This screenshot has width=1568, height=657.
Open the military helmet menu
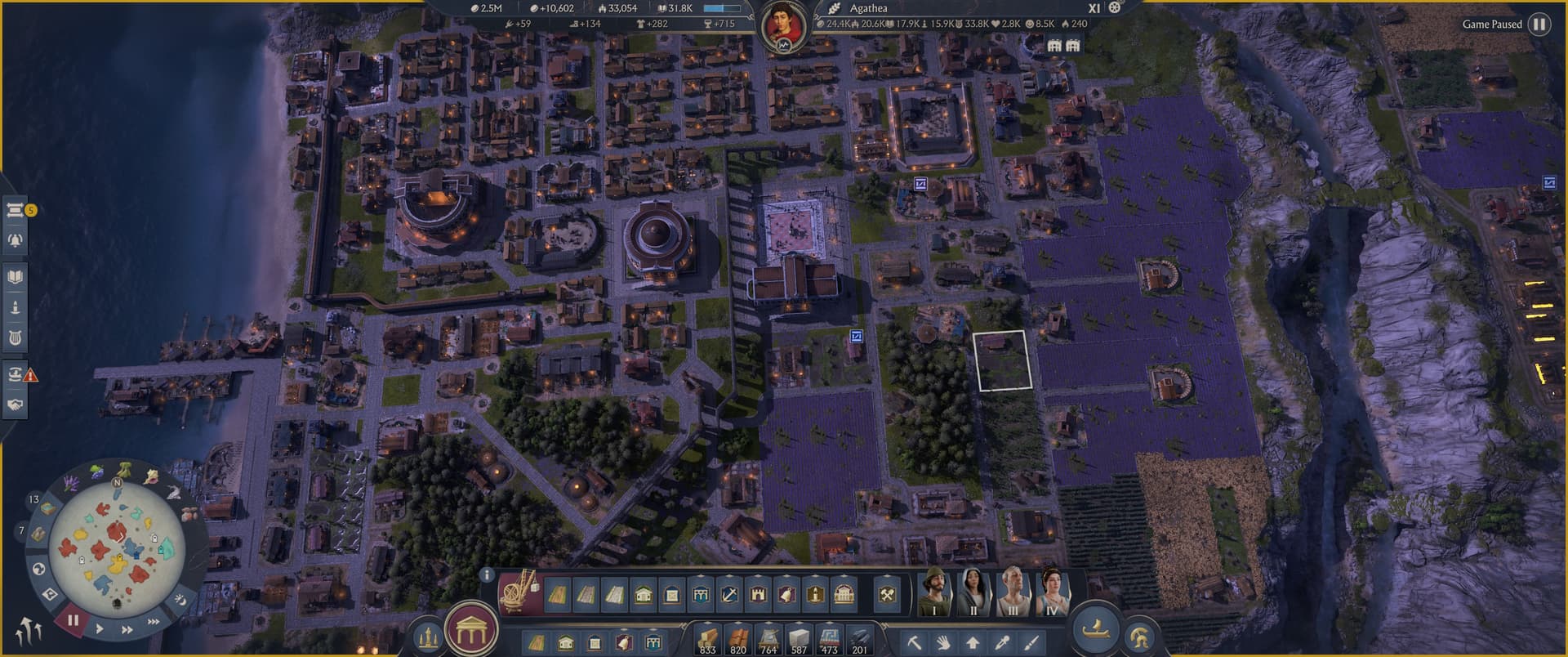point(1141,638)
